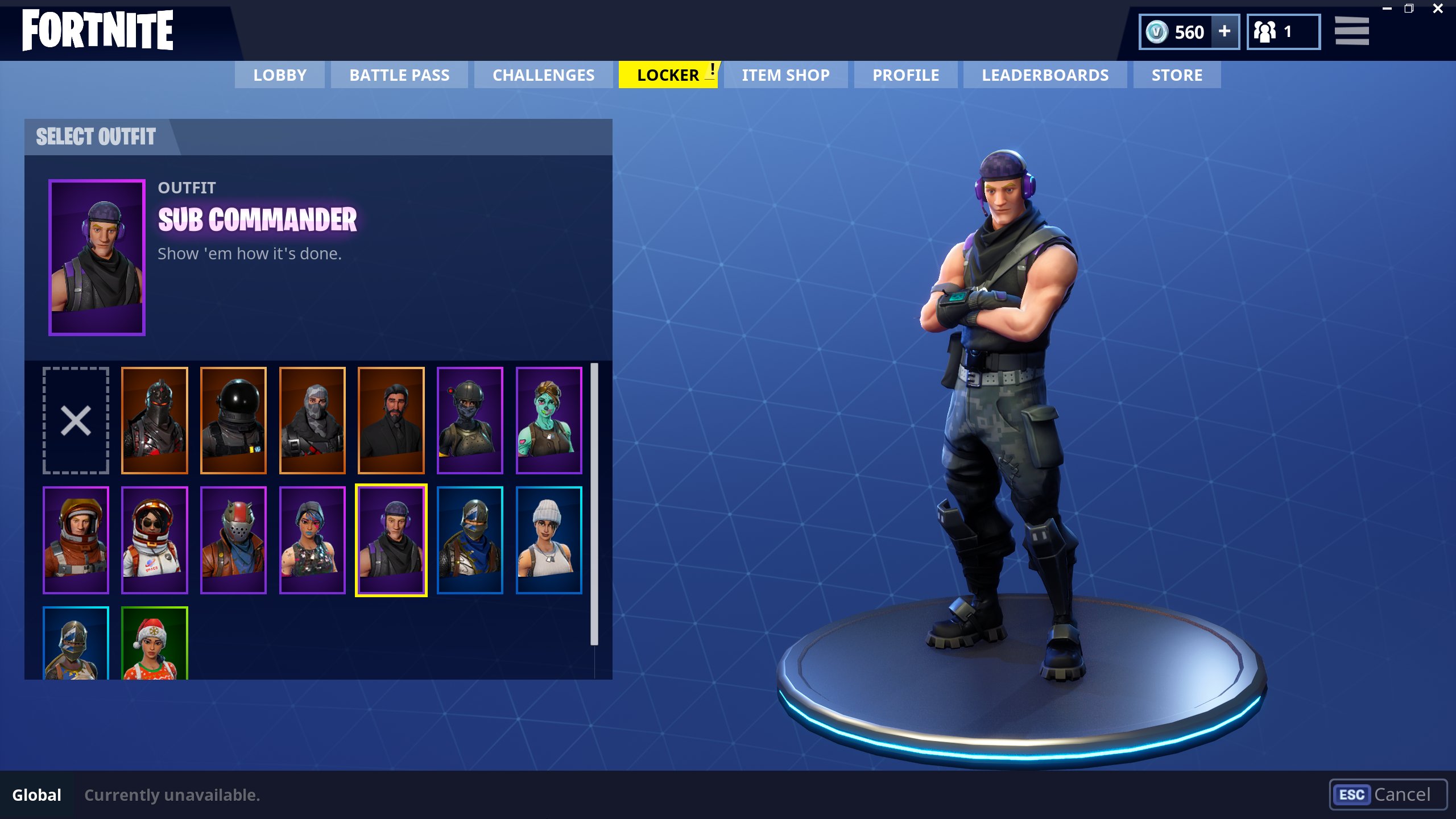Select the Dark Voyager outfit
The height and width of the screenshot is (819, 1456).
[234, 419]
